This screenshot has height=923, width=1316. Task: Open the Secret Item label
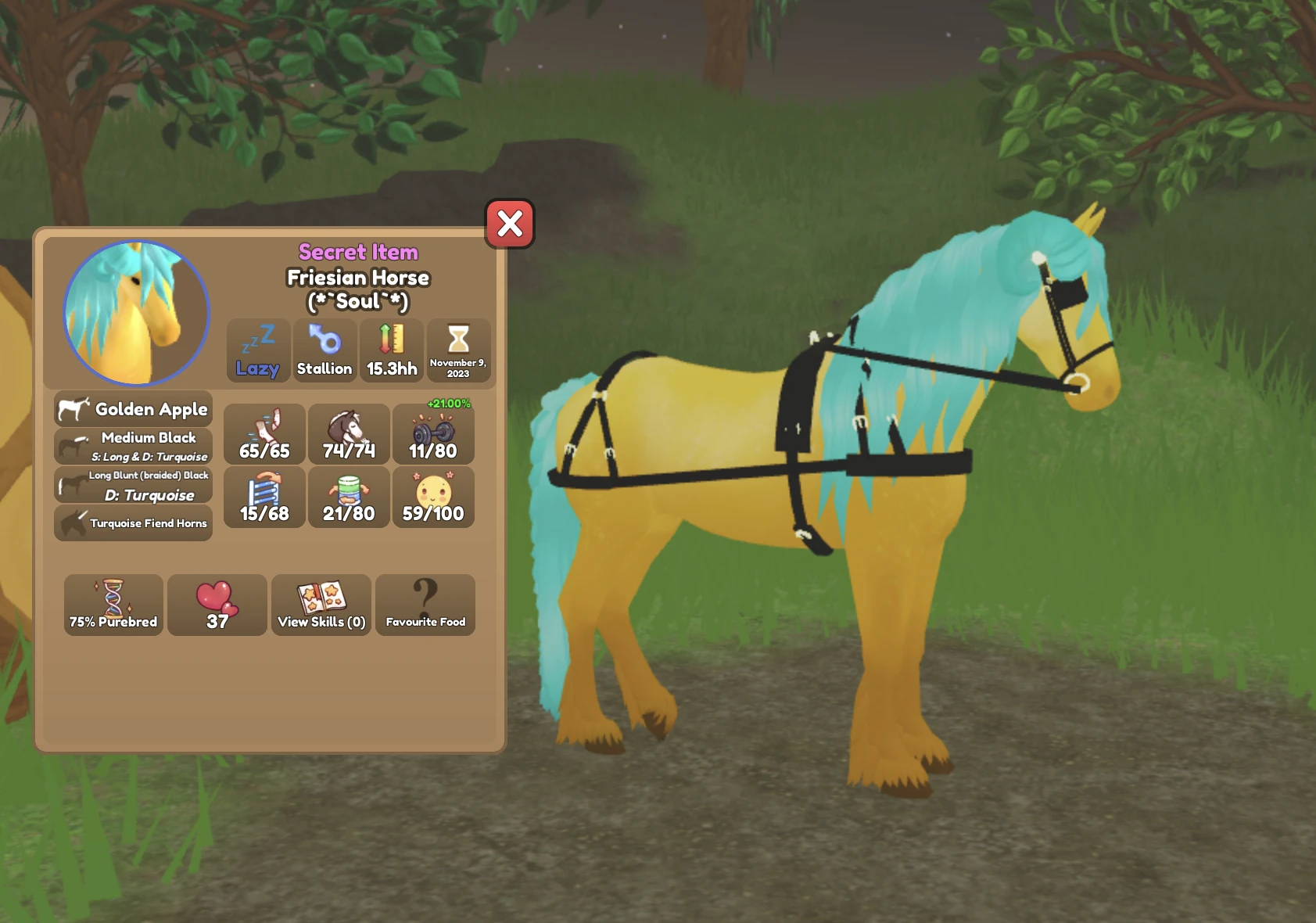coord(357,252)
